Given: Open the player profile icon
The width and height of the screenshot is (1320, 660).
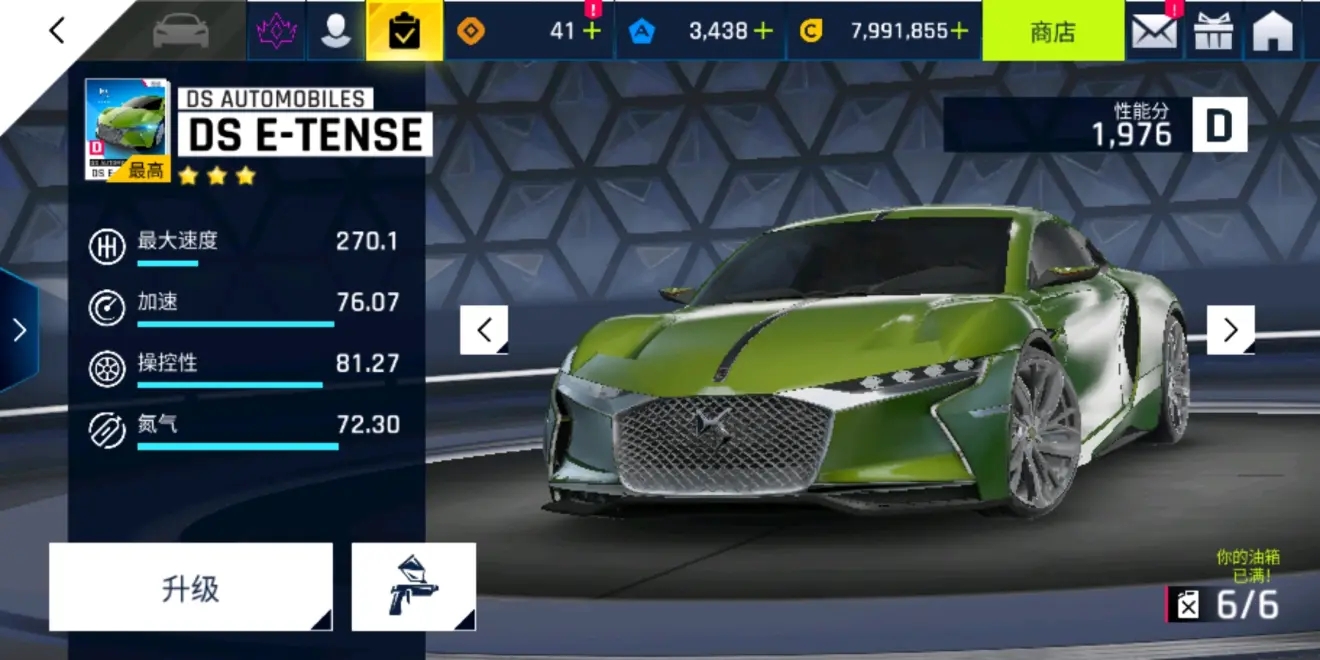Looking at the screenshot, I should (x=336, y=31).
